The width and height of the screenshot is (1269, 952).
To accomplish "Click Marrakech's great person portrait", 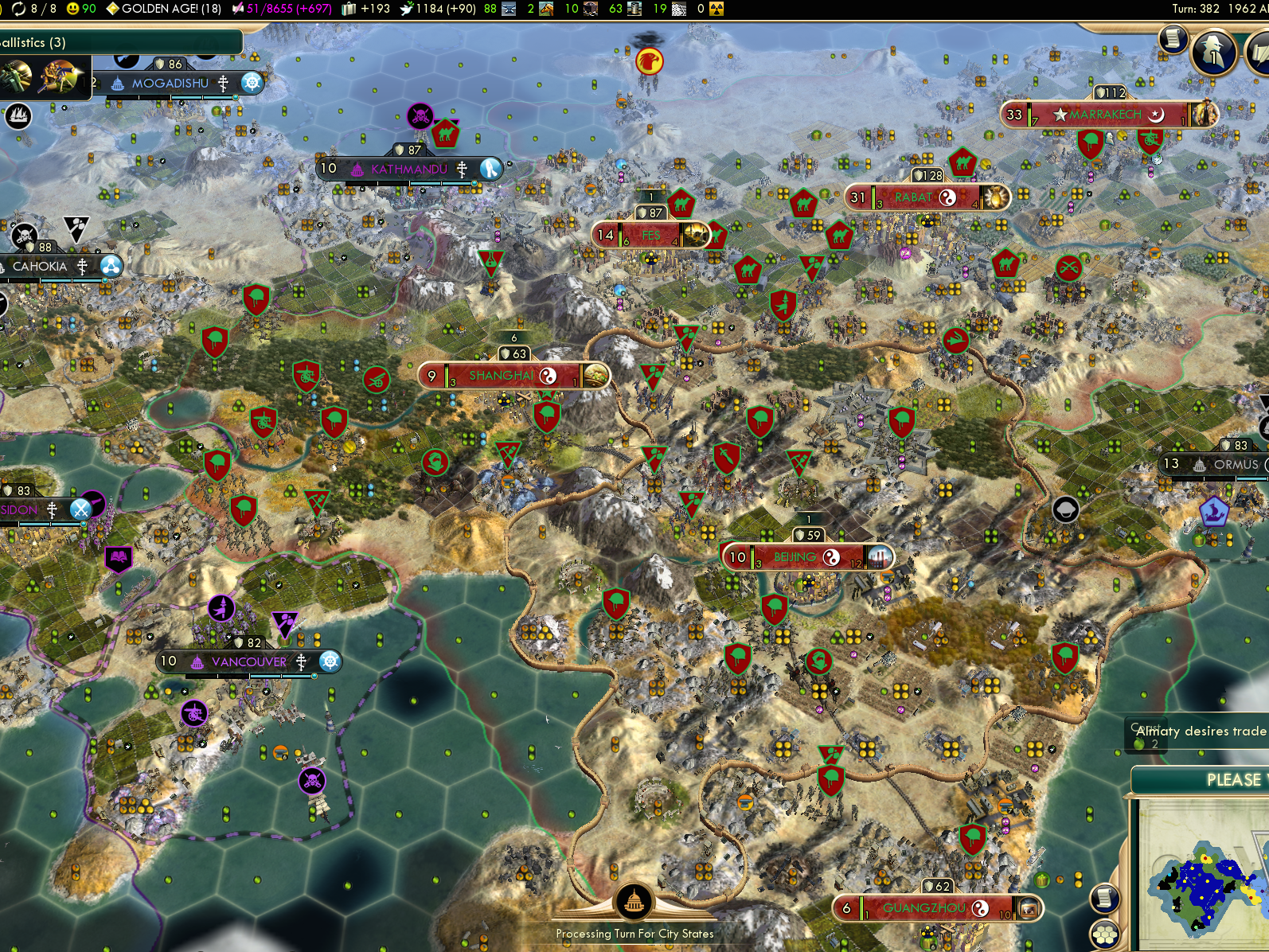I will [1205, 112].
